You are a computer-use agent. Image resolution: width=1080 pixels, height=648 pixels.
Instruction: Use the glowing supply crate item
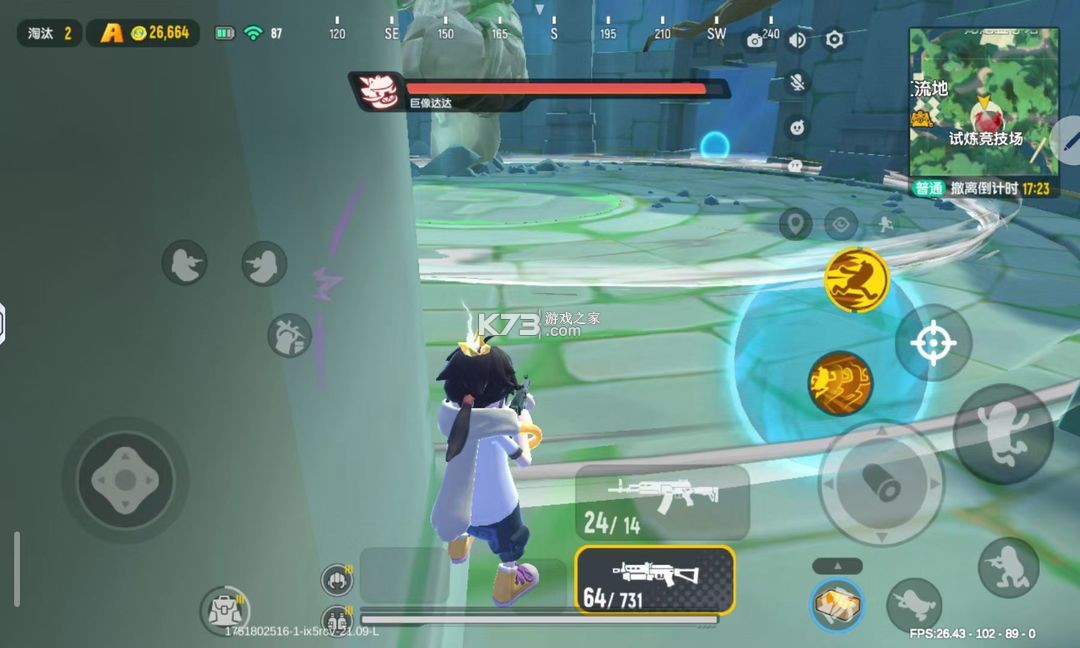tap(837, 605)
